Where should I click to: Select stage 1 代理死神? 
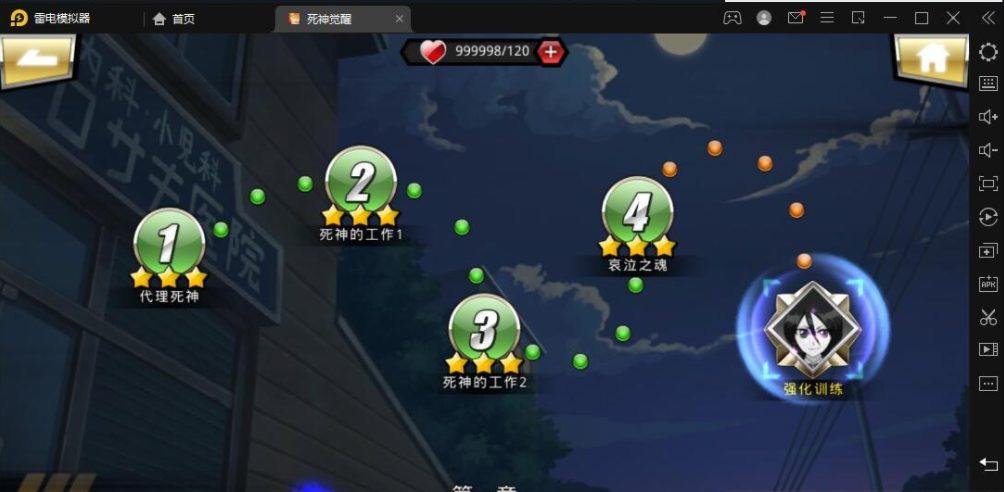click(x=169, y=244)
